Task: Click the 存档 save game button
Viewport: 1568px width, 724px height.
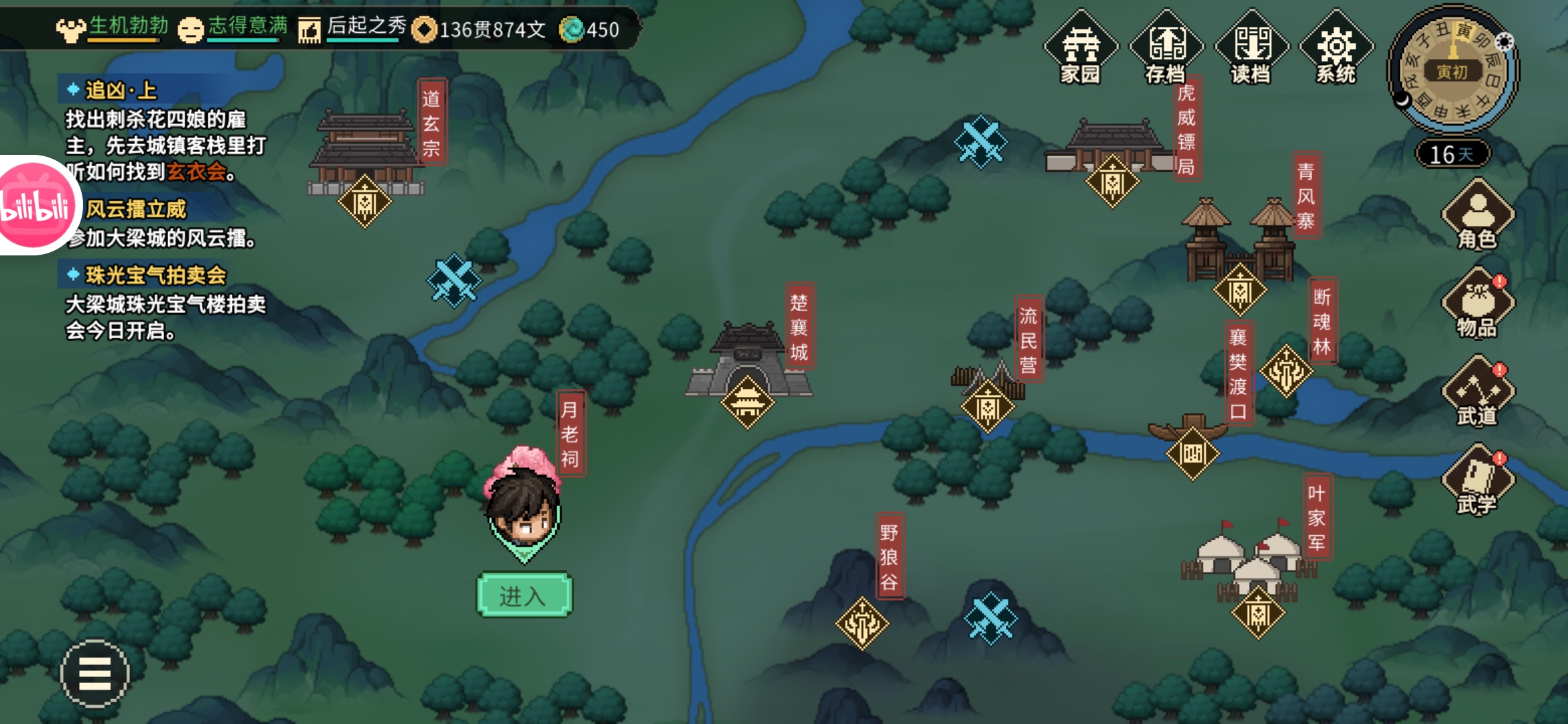Action: [1166, 48]
